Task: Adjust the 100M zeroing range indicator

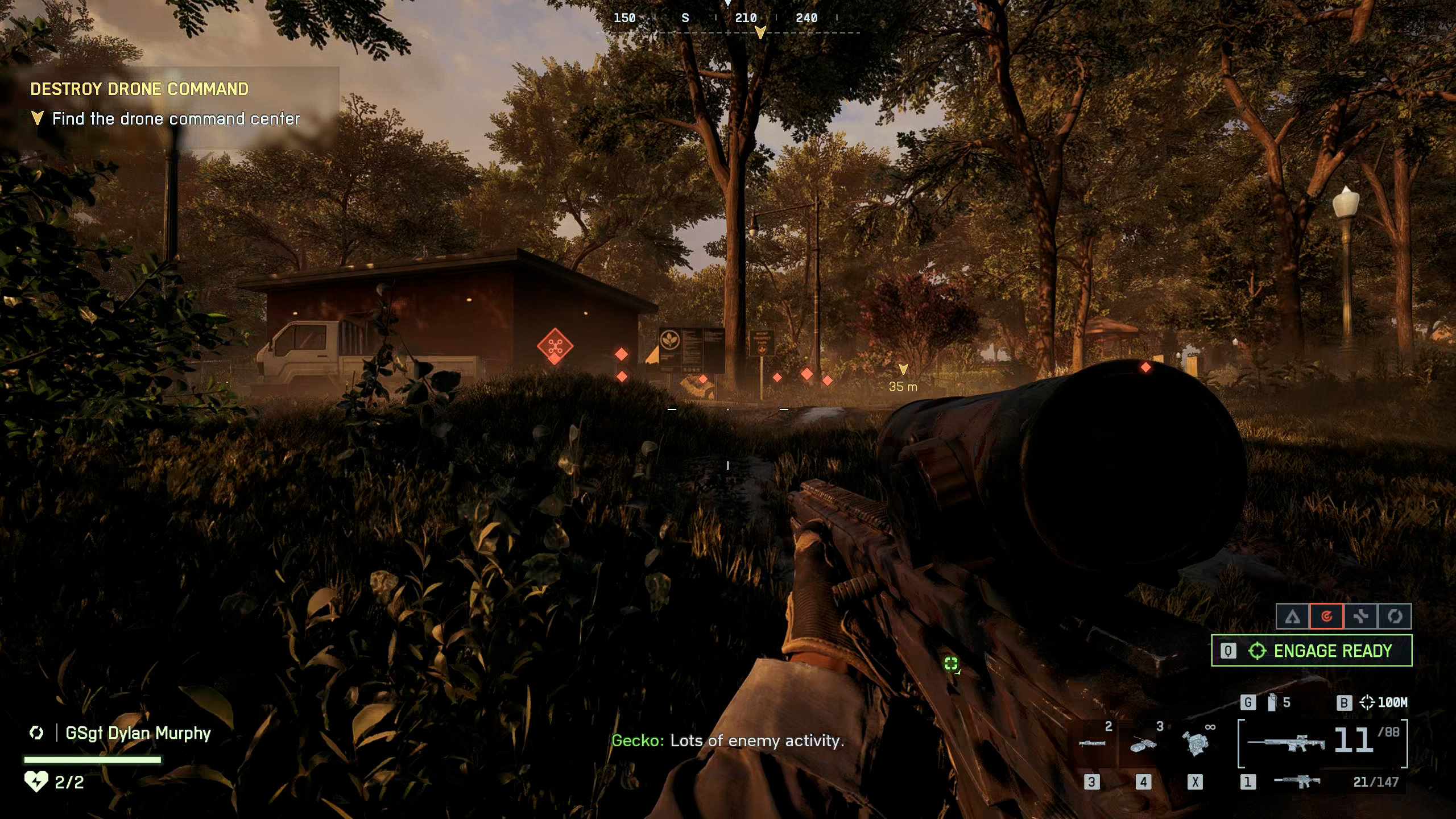Action: pyautogui.click(x=1384, y=703)
